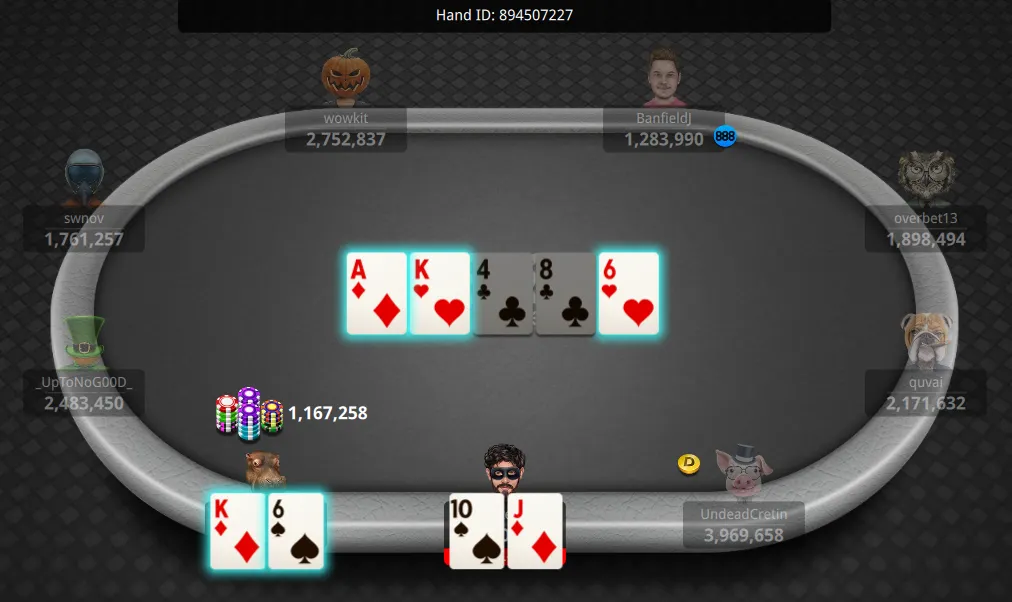Select the King of hearts board card
The image size is (1012, 602).
(440, 293)
